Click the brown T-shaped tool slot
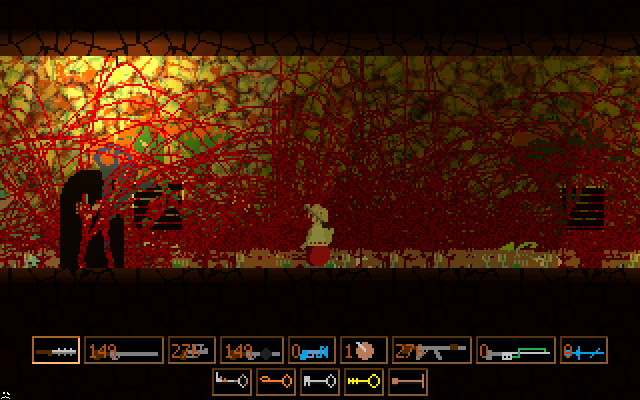This screenshot has width=640, height=400. (x=408, y=380)
